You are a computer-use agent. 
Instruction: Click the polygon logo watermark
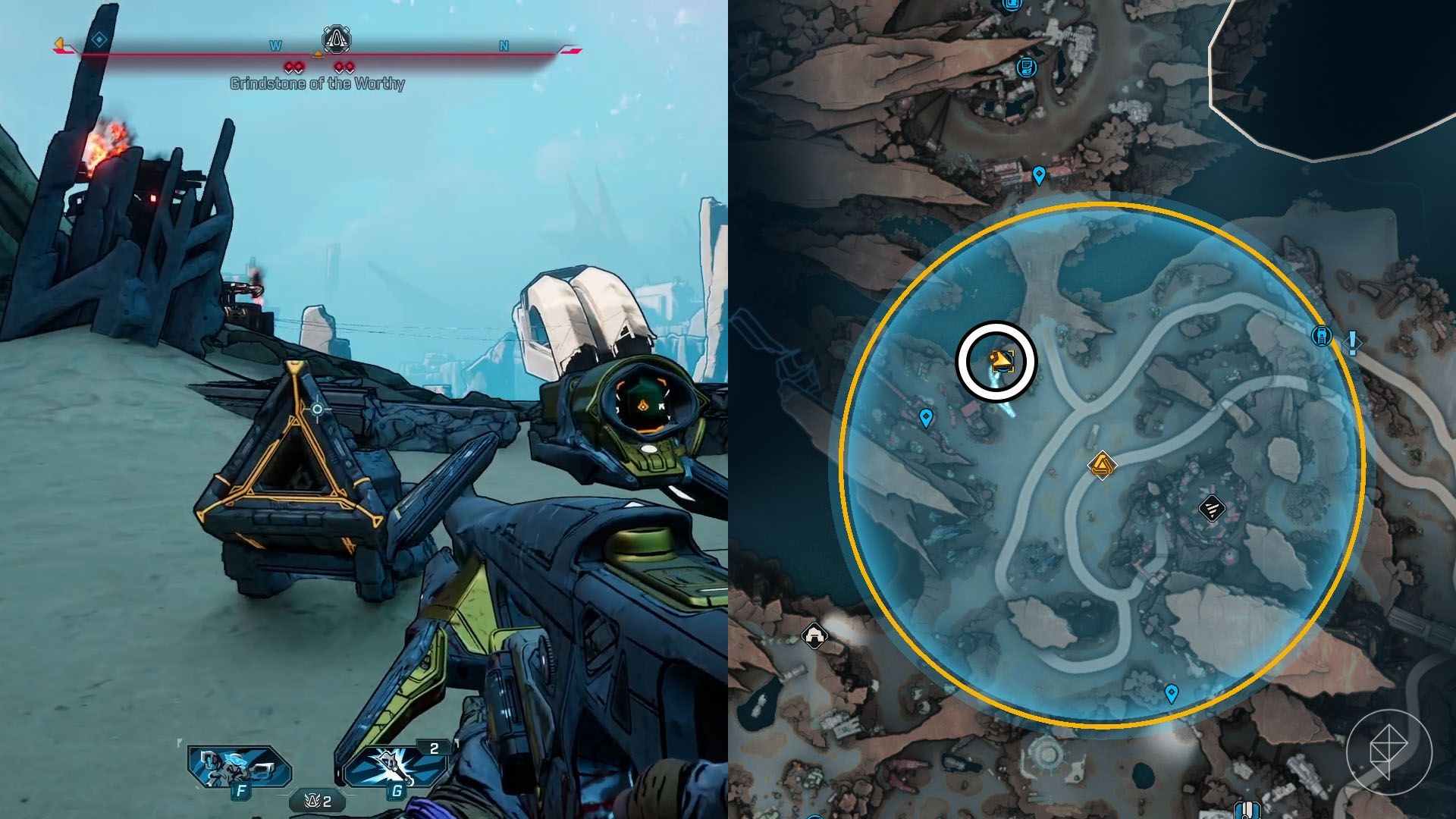tap(1389, 751)
